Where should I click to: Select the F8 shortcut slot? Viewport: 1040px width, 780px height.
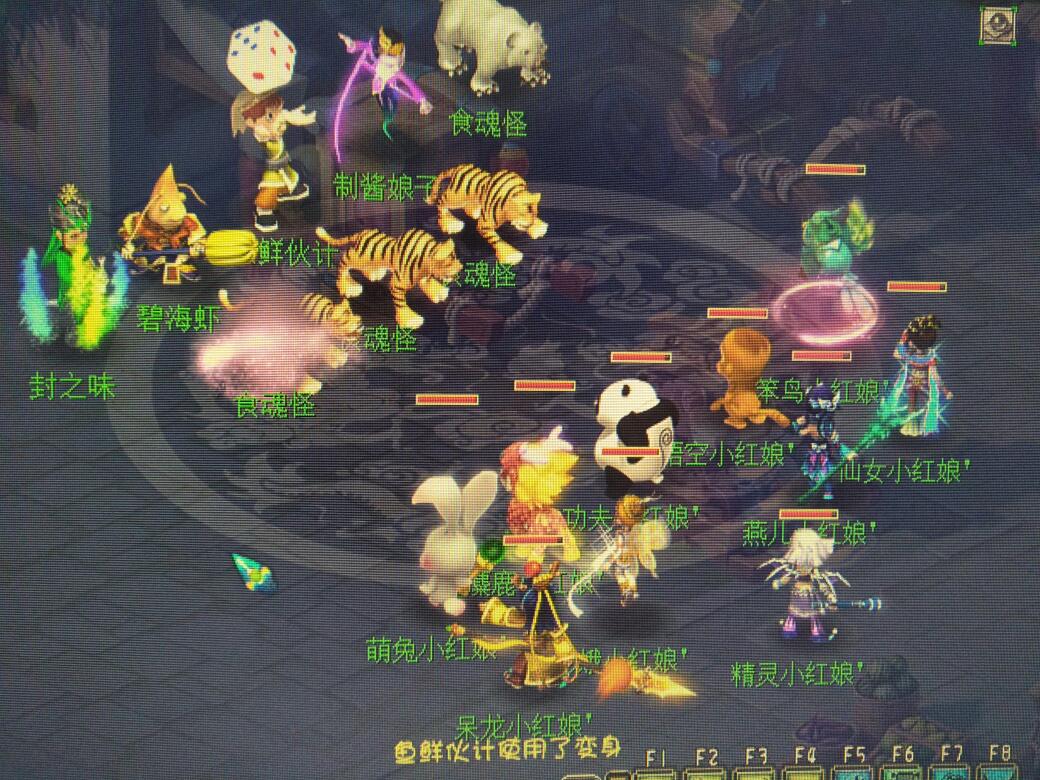coord(1000,773)
